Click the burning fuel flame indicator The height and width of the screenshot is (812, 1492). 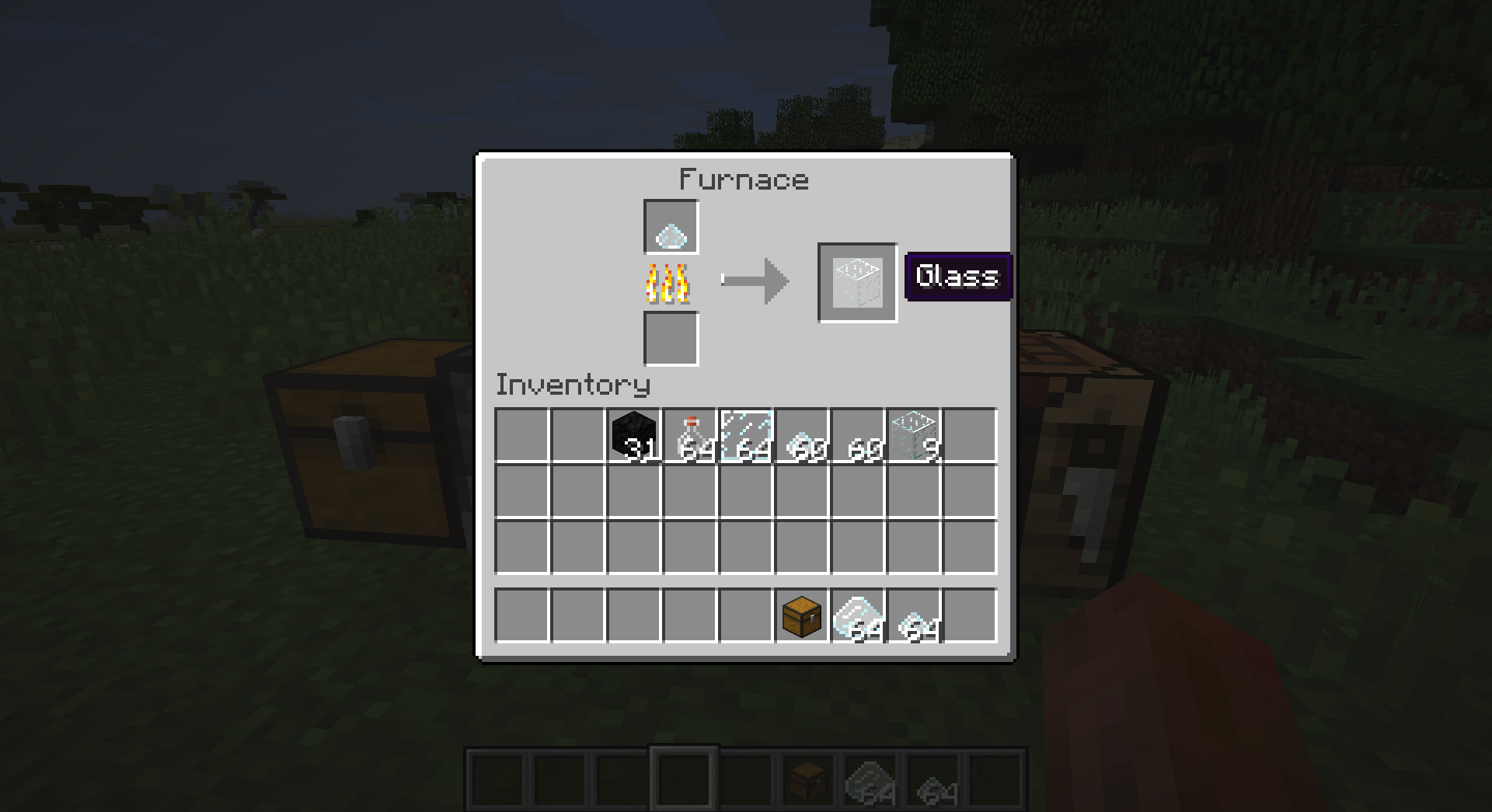click(x=667, y=285)
